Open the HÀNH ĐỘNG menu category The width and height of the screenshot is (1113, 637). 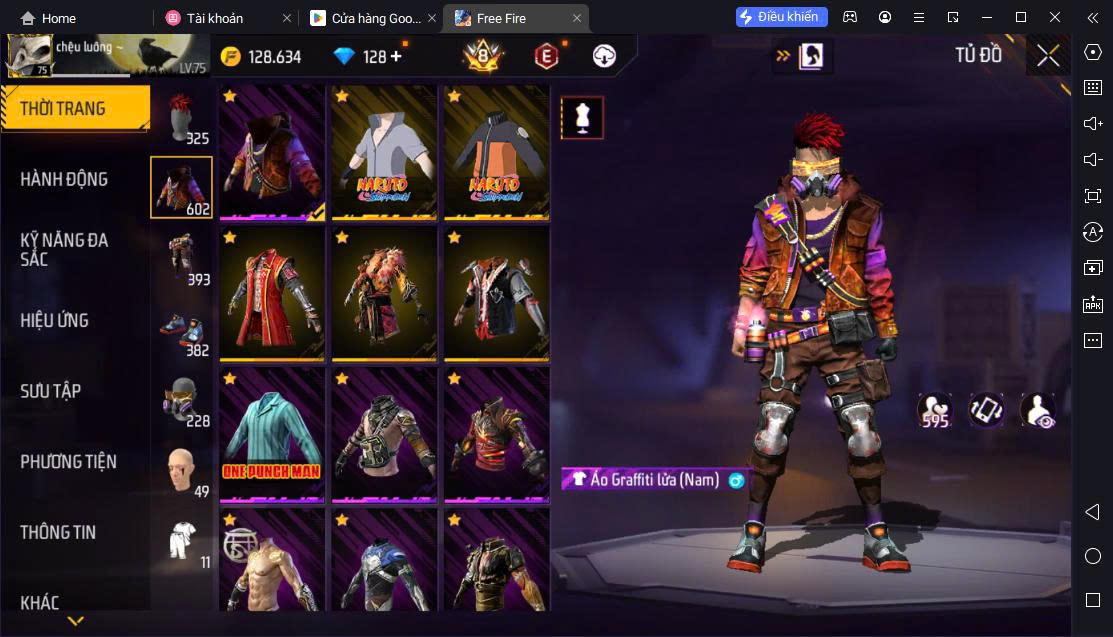click(64, 179)
